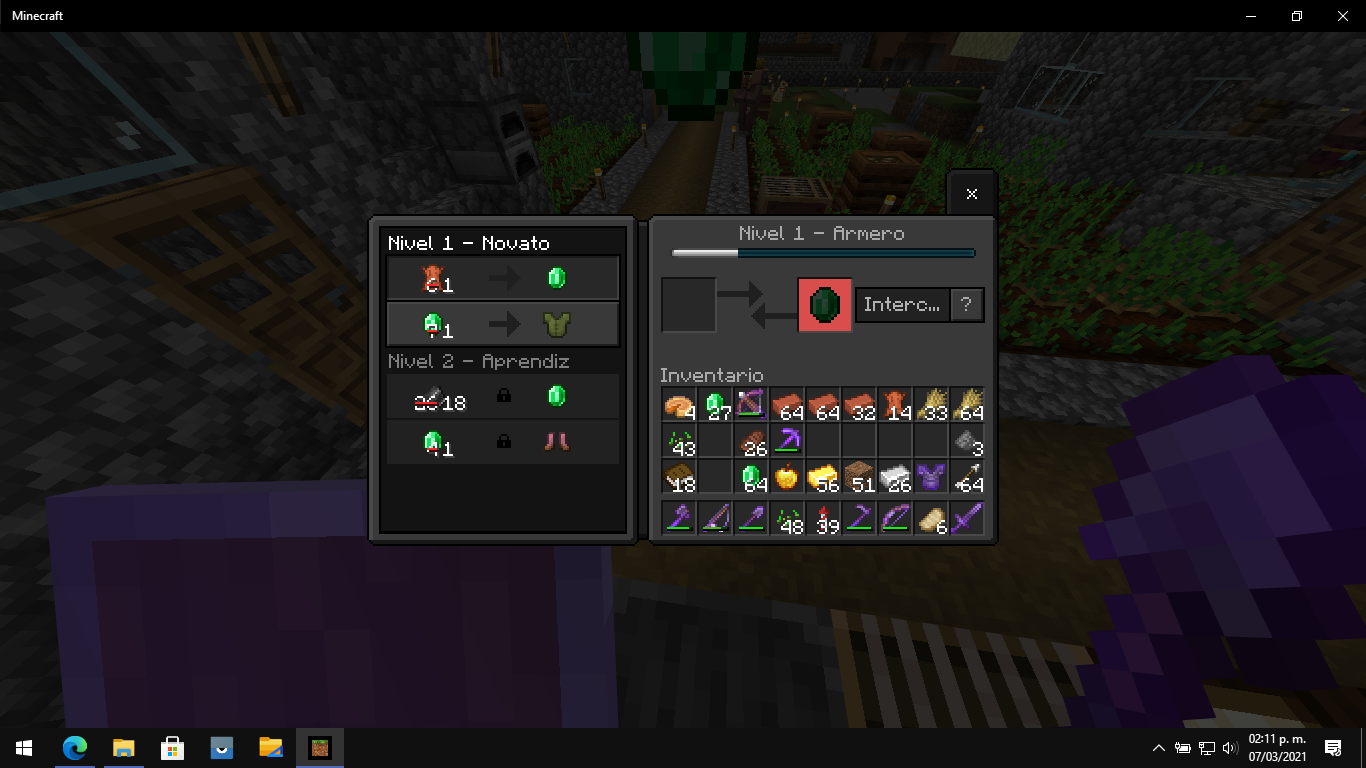
Task: Click the red emerald output slot
Action: 825,305
